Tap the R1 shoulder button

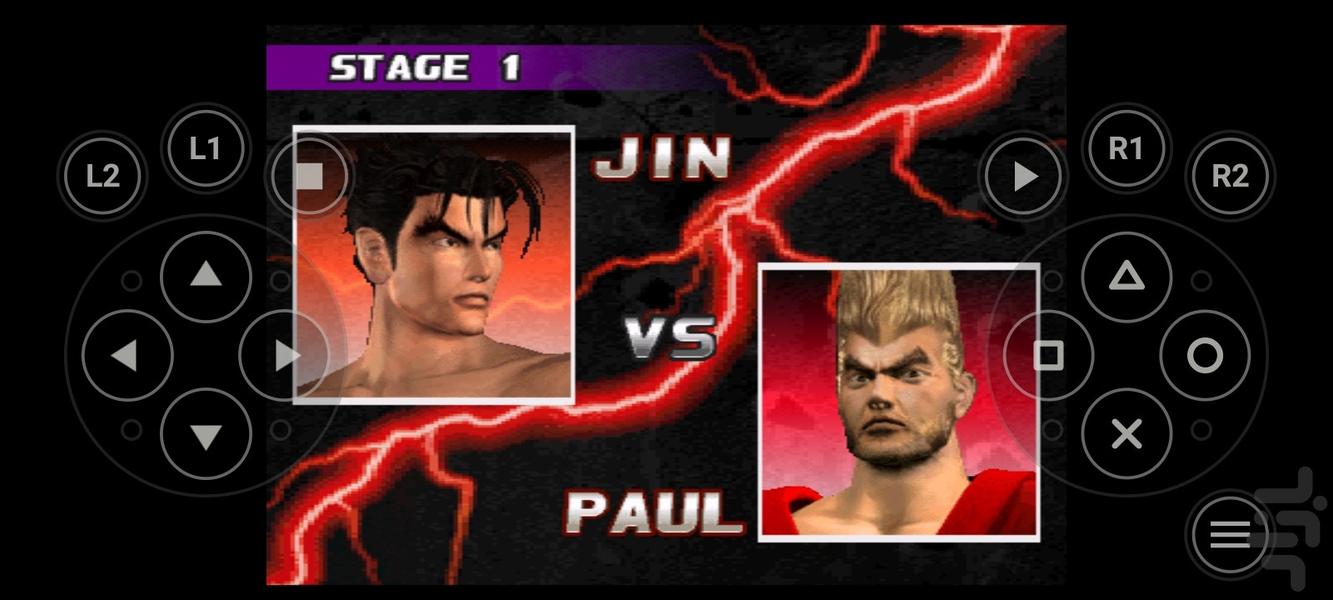point(1125,149)
